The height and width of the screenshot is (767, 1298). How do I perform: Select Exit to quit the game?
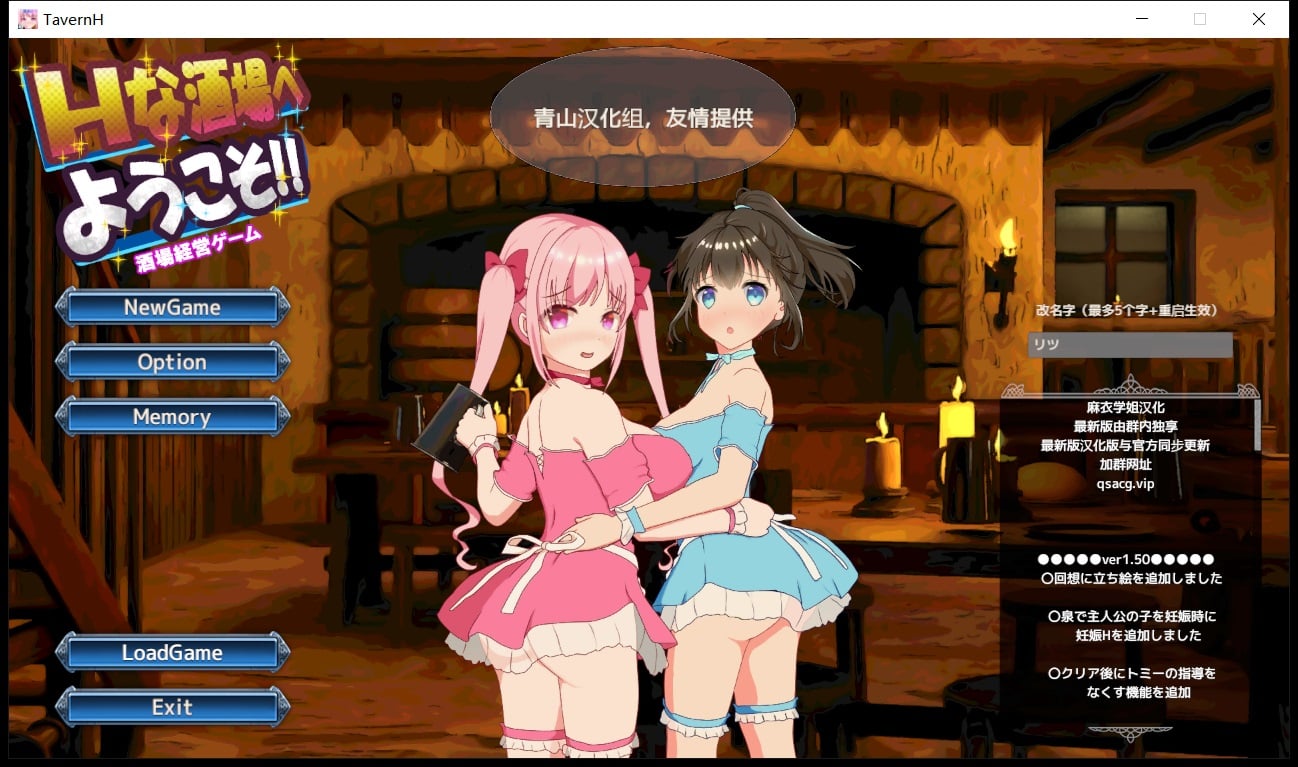(171, 707)
